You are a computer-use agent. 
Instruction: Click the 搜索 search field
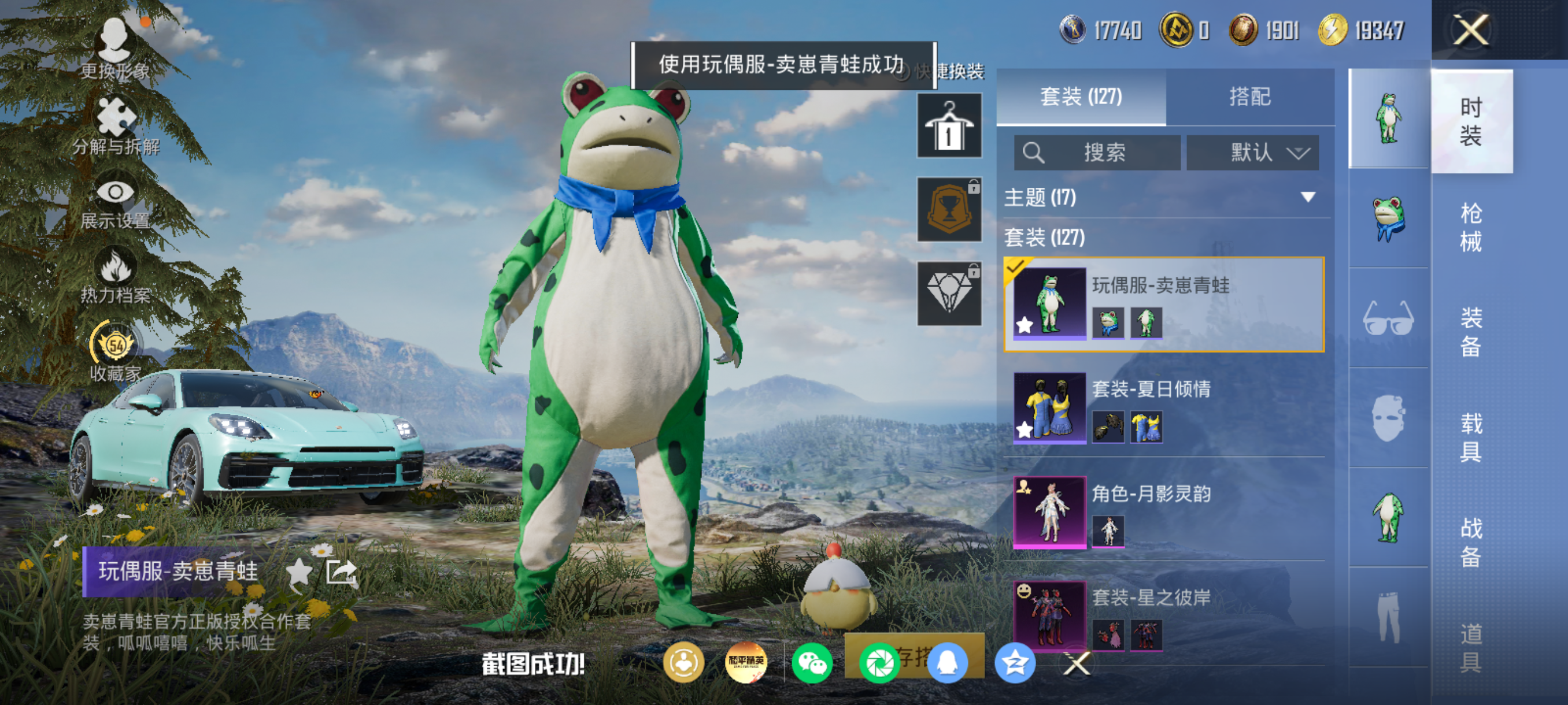1097,152
